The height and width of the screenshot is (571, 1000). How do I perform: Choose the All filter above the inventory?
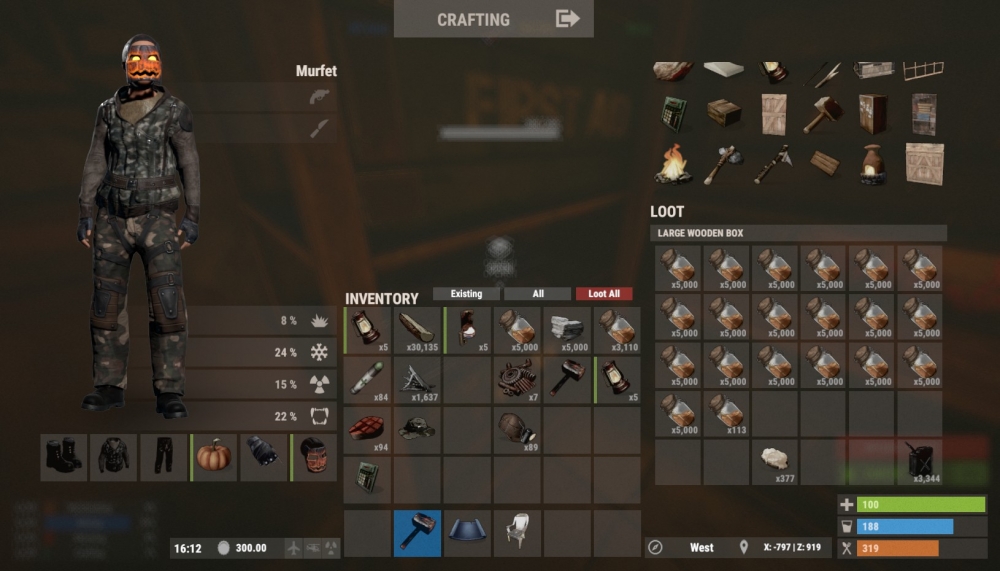(x=538, y=294)
